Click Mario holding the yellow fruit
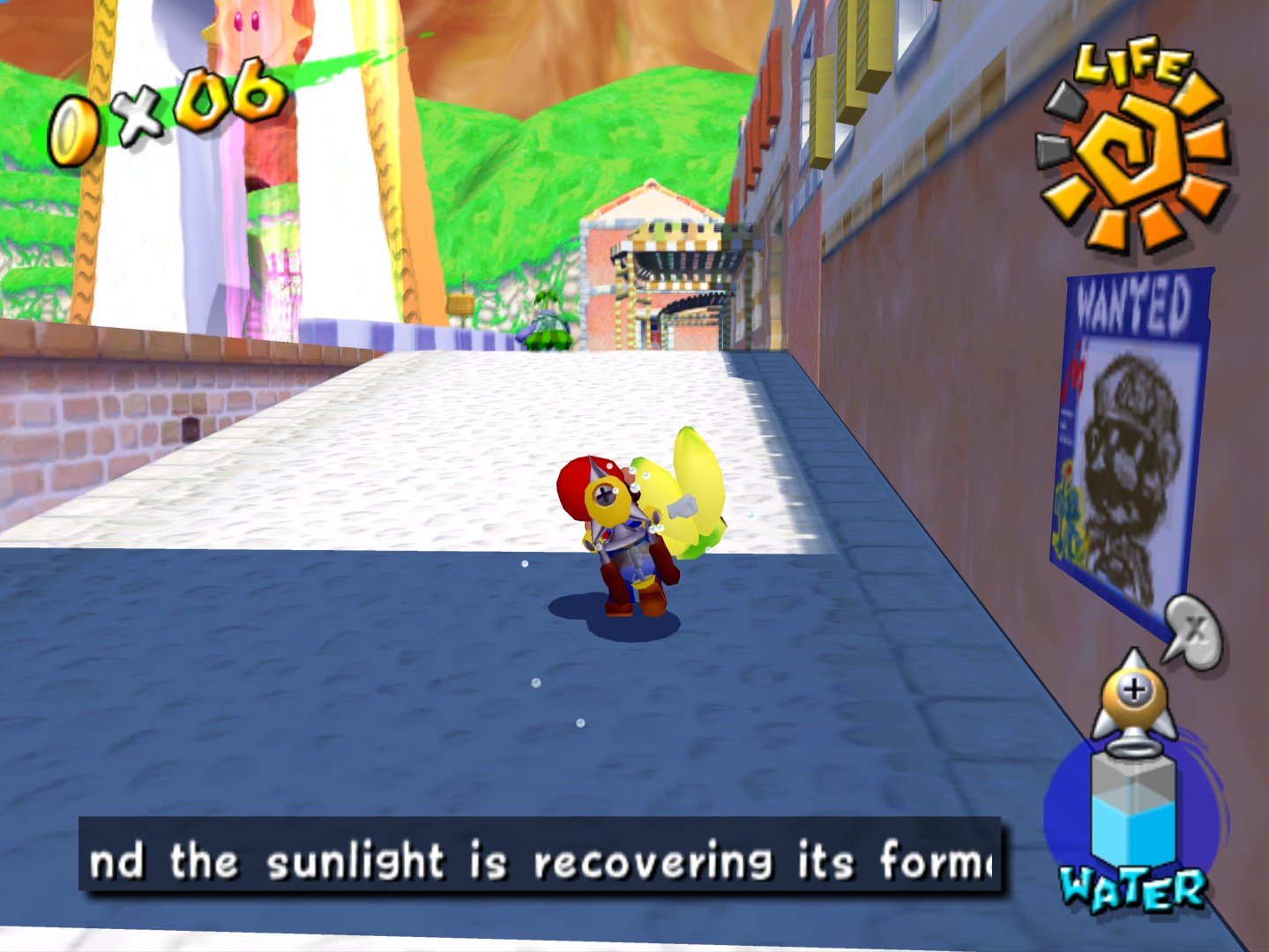1269x952 pixels. [626, 529]
